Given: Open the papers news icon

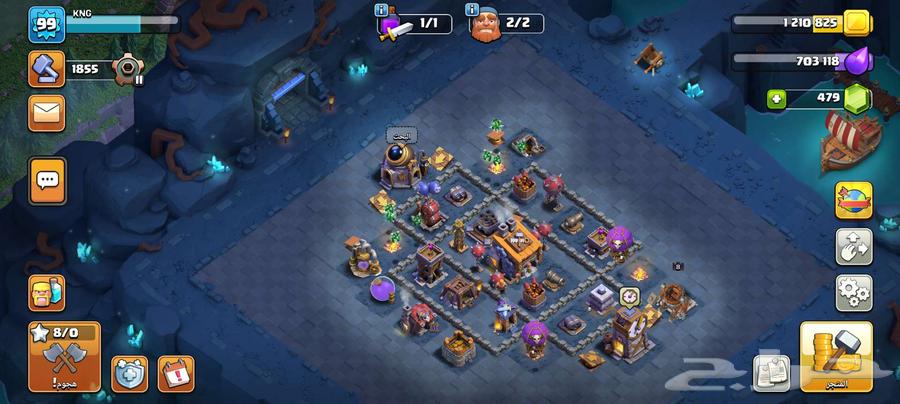Looking at the screenshot, I should (773, 373).
